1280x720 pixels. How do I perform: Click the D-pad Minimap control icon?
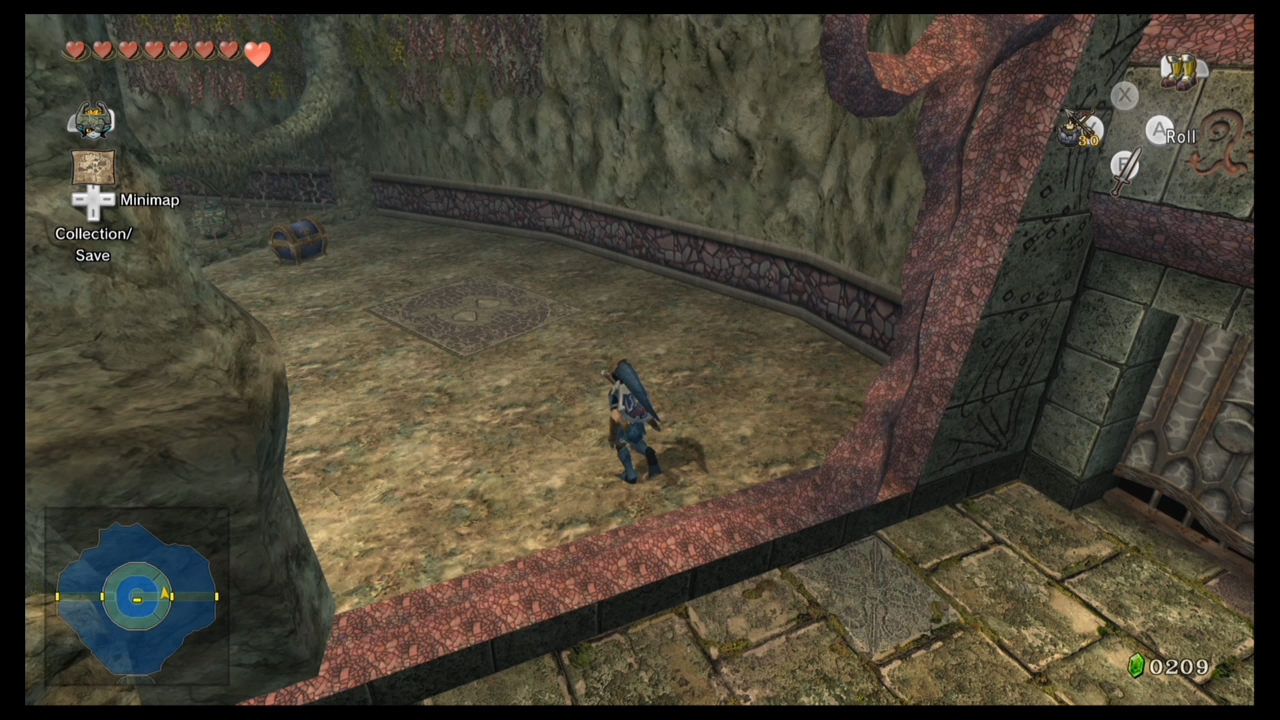(93, 200)
